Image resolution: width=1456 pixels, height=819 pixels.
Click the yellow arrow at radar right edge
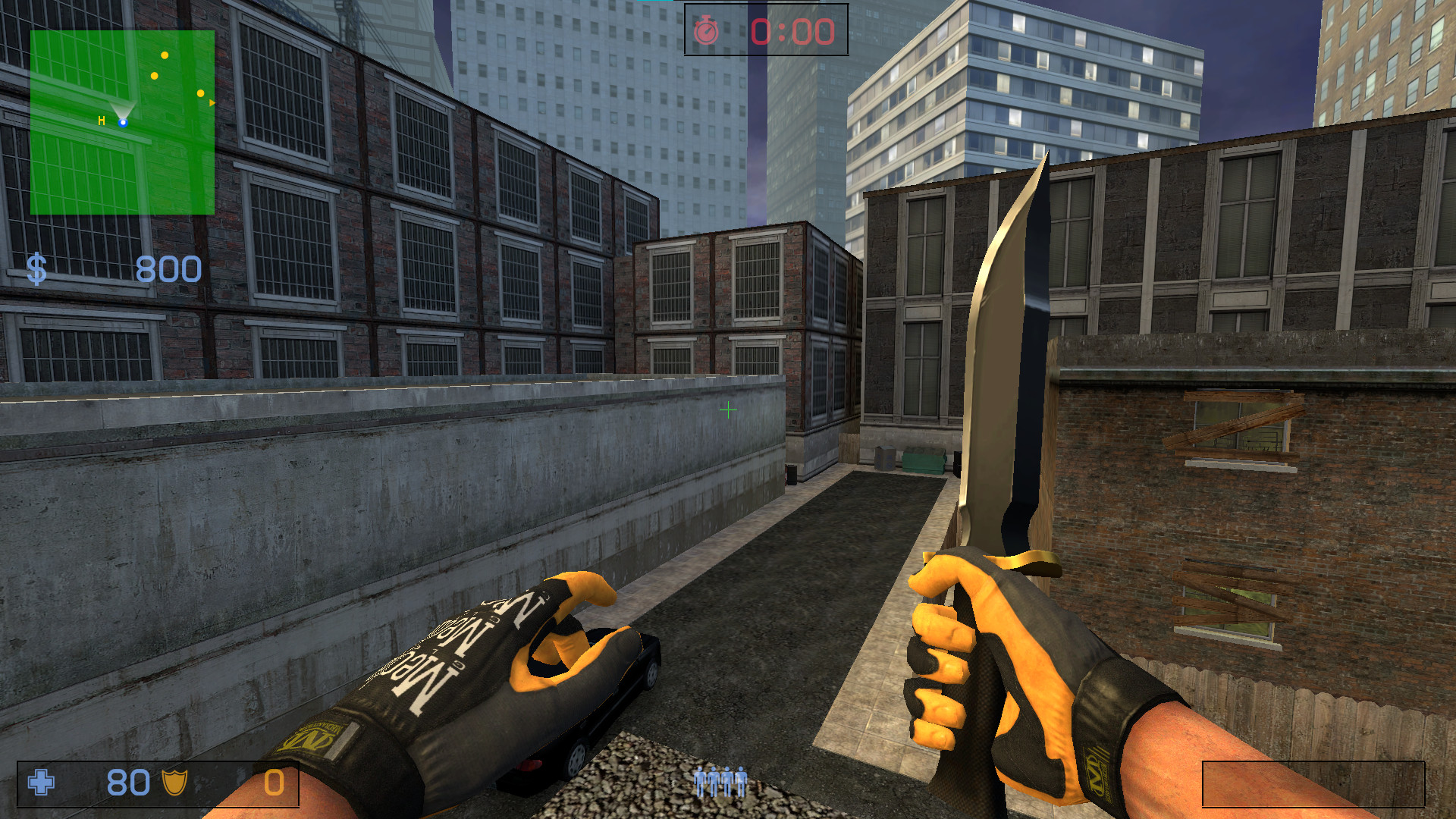212,102
